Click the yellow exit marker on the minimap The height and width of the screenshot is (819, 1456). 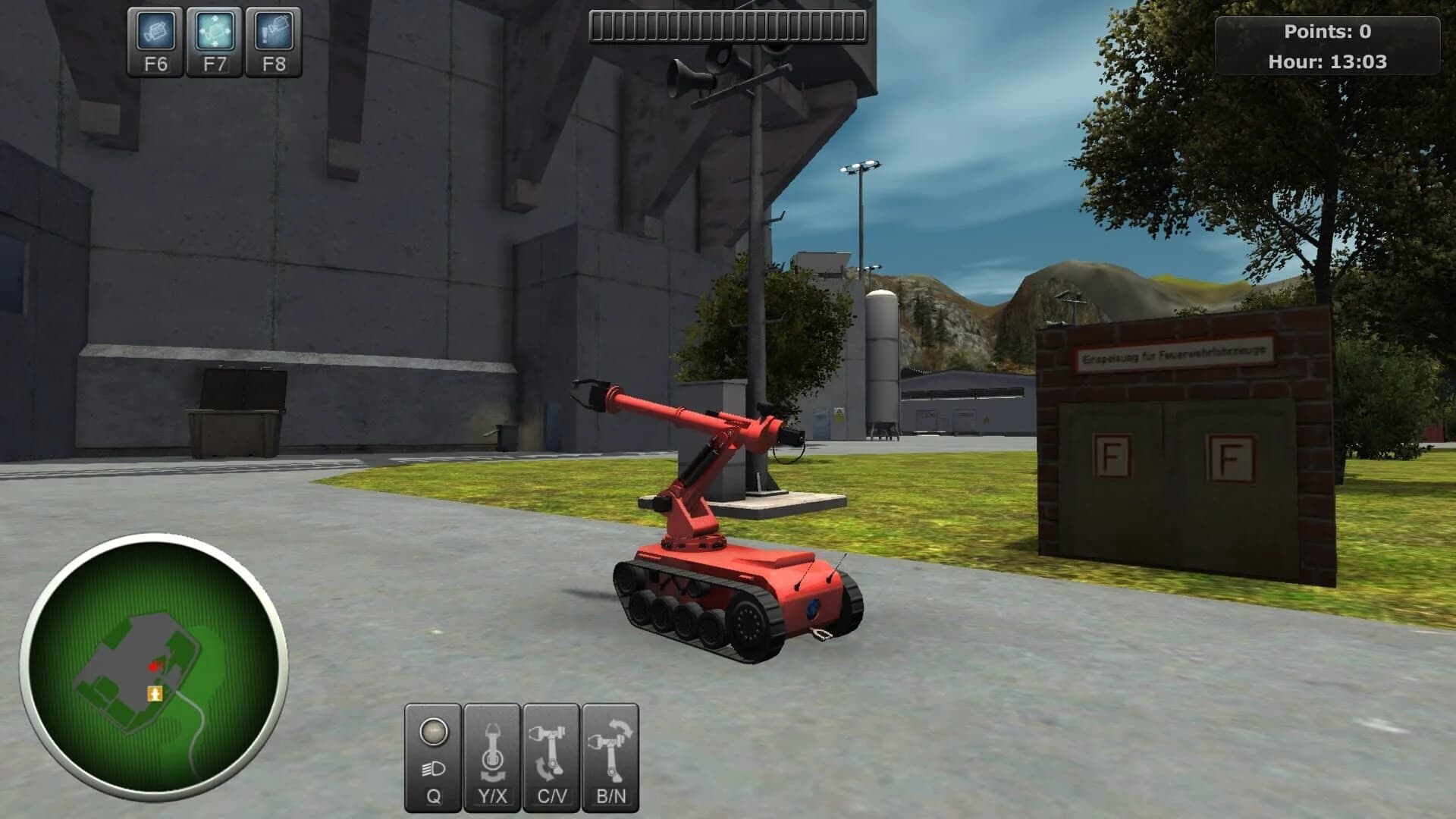click(x=155, y=692)
